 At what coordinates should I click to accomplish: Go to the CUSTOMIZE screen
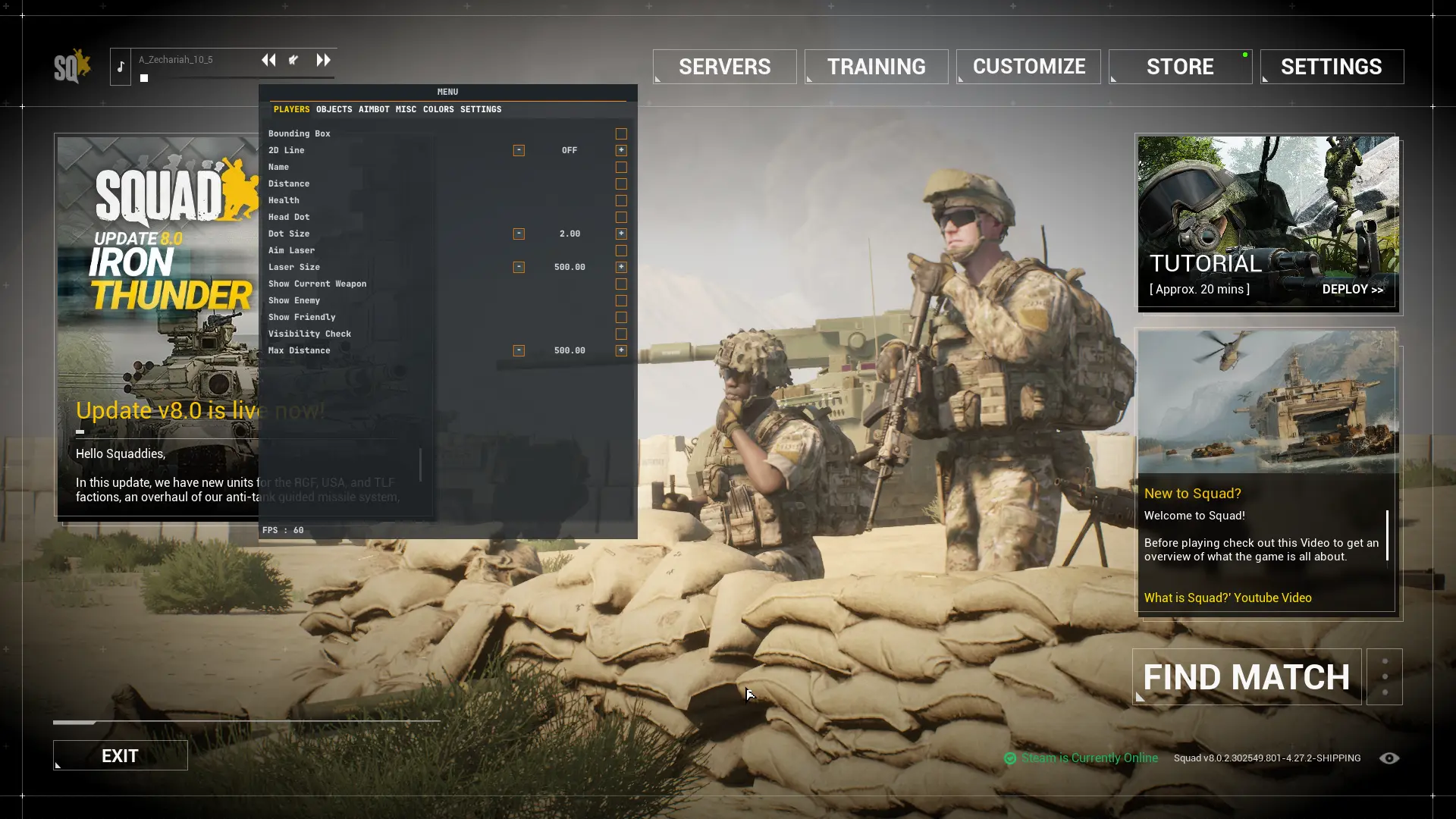coord(1028,67)
